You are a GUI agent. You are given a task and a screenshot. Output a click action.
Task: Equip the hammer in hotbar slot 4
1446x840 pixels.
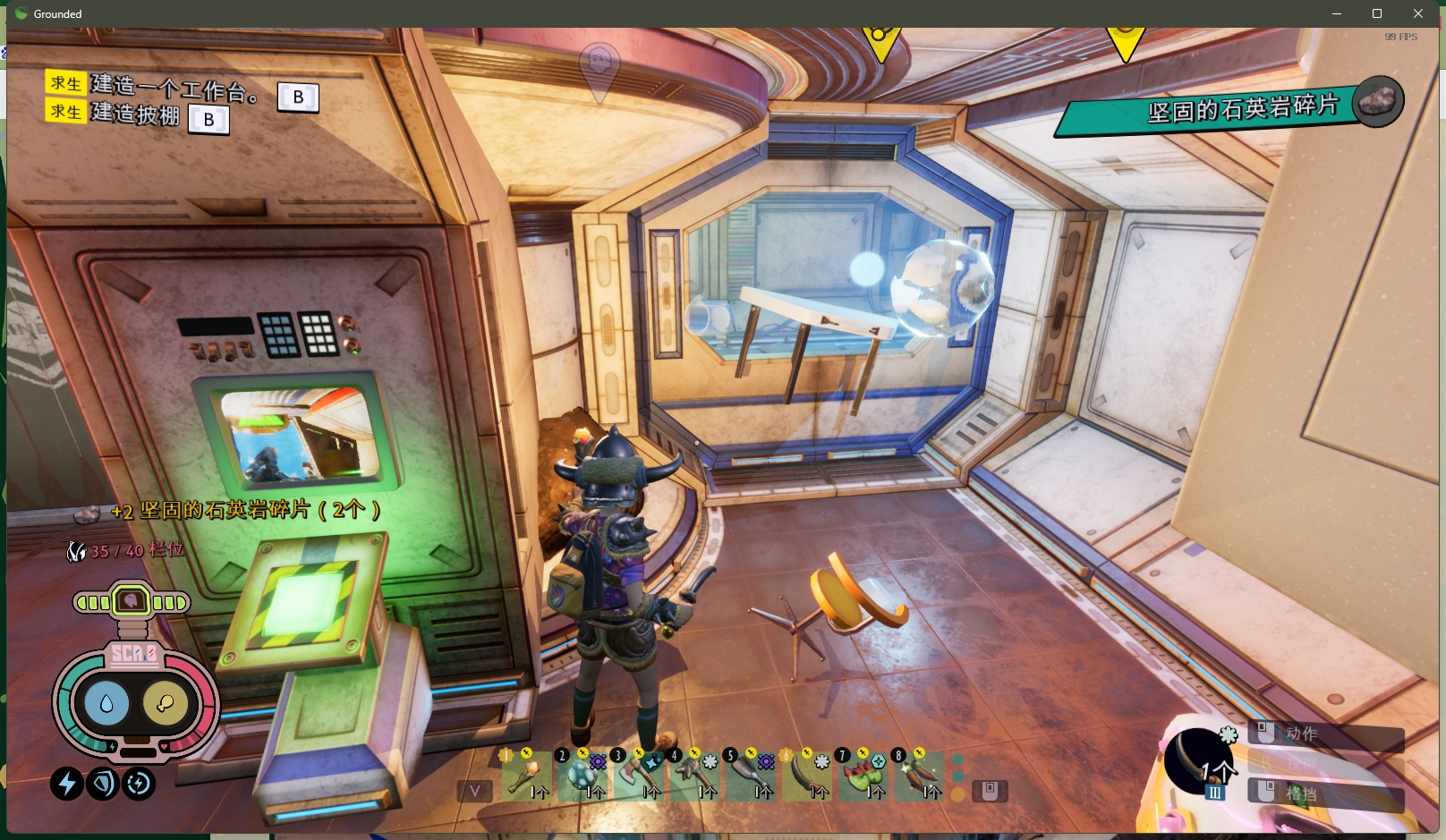(695, 776)
